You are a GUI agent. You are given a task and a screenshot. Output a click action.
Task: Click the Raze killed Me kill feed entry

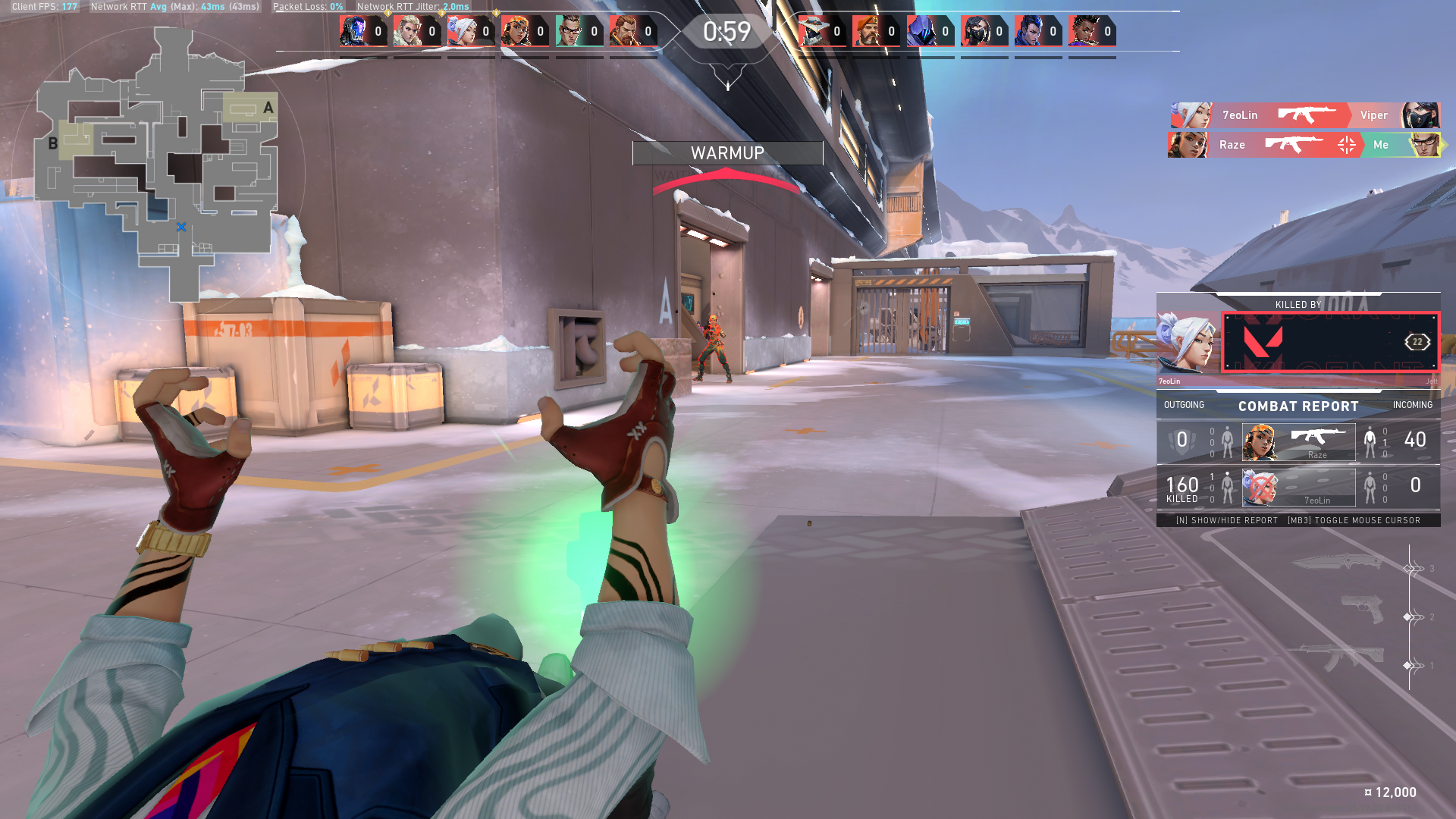pyautogui.click(x=1304, y=145)
